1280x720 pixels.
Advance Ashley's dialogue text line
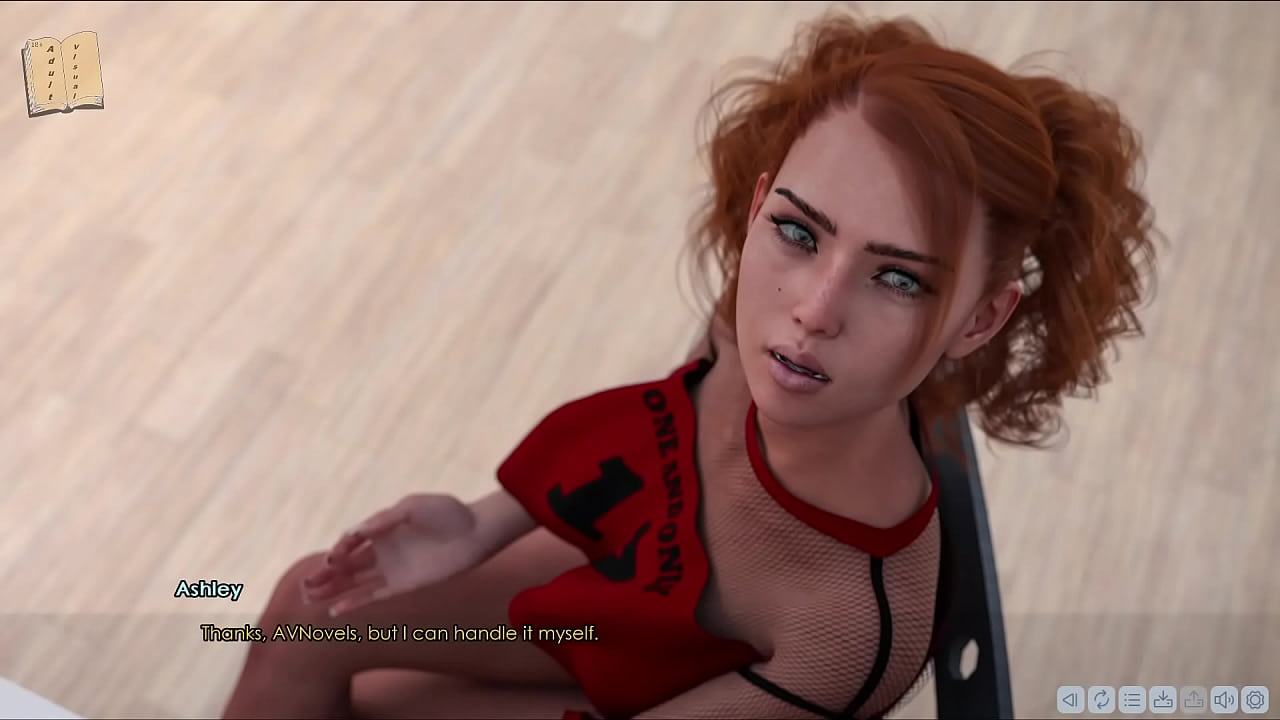[399, 633]
